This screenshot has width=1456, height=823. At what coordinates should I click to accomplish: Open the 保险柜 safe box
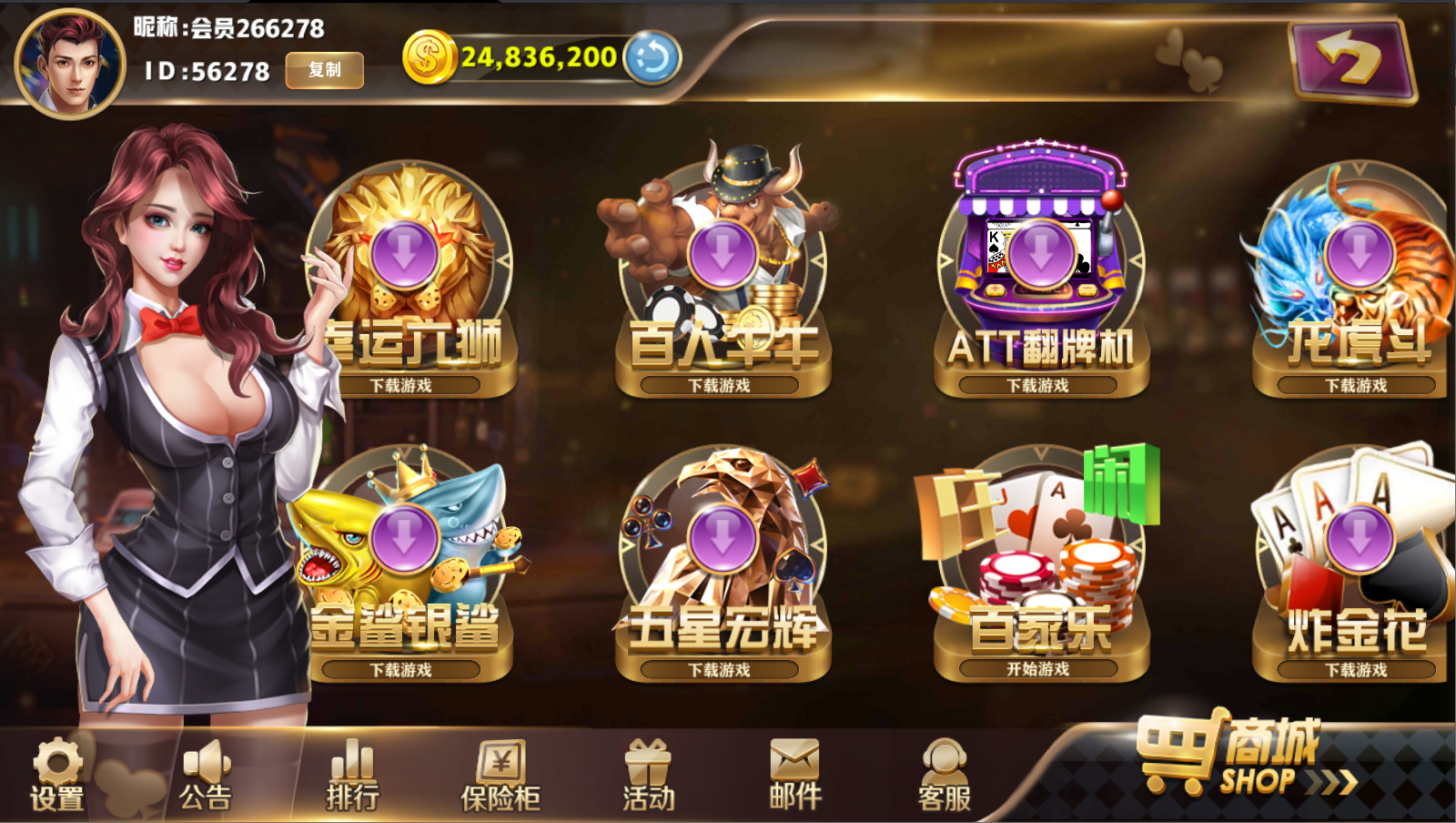(x=500, y=776)
